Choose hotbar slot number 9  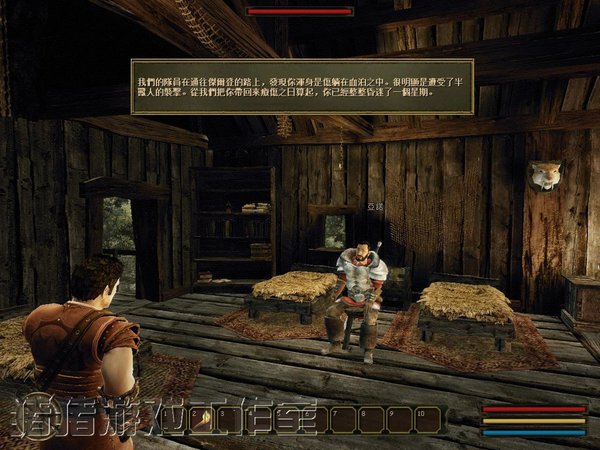click(401, 420)
